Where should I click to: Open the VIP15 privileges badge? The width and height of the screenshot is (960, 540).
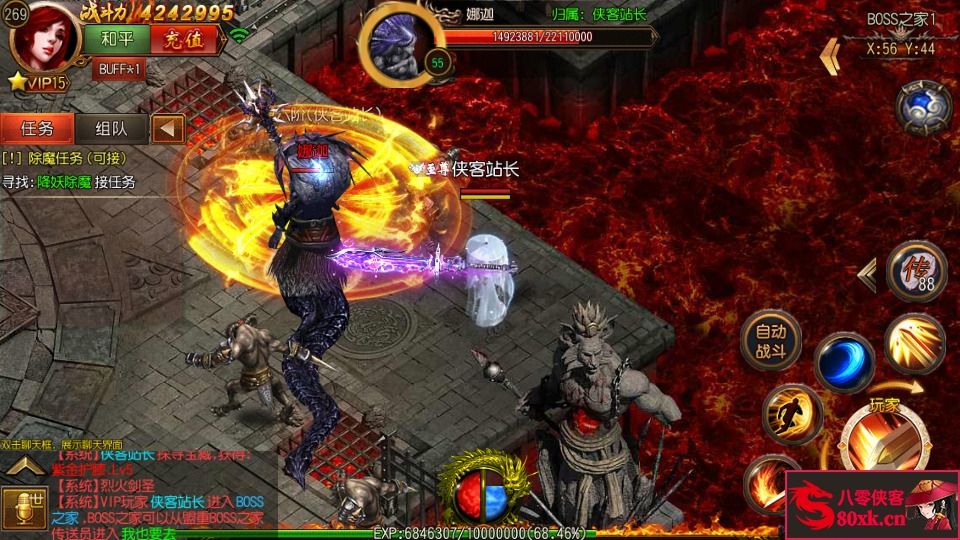coord(38,82)
